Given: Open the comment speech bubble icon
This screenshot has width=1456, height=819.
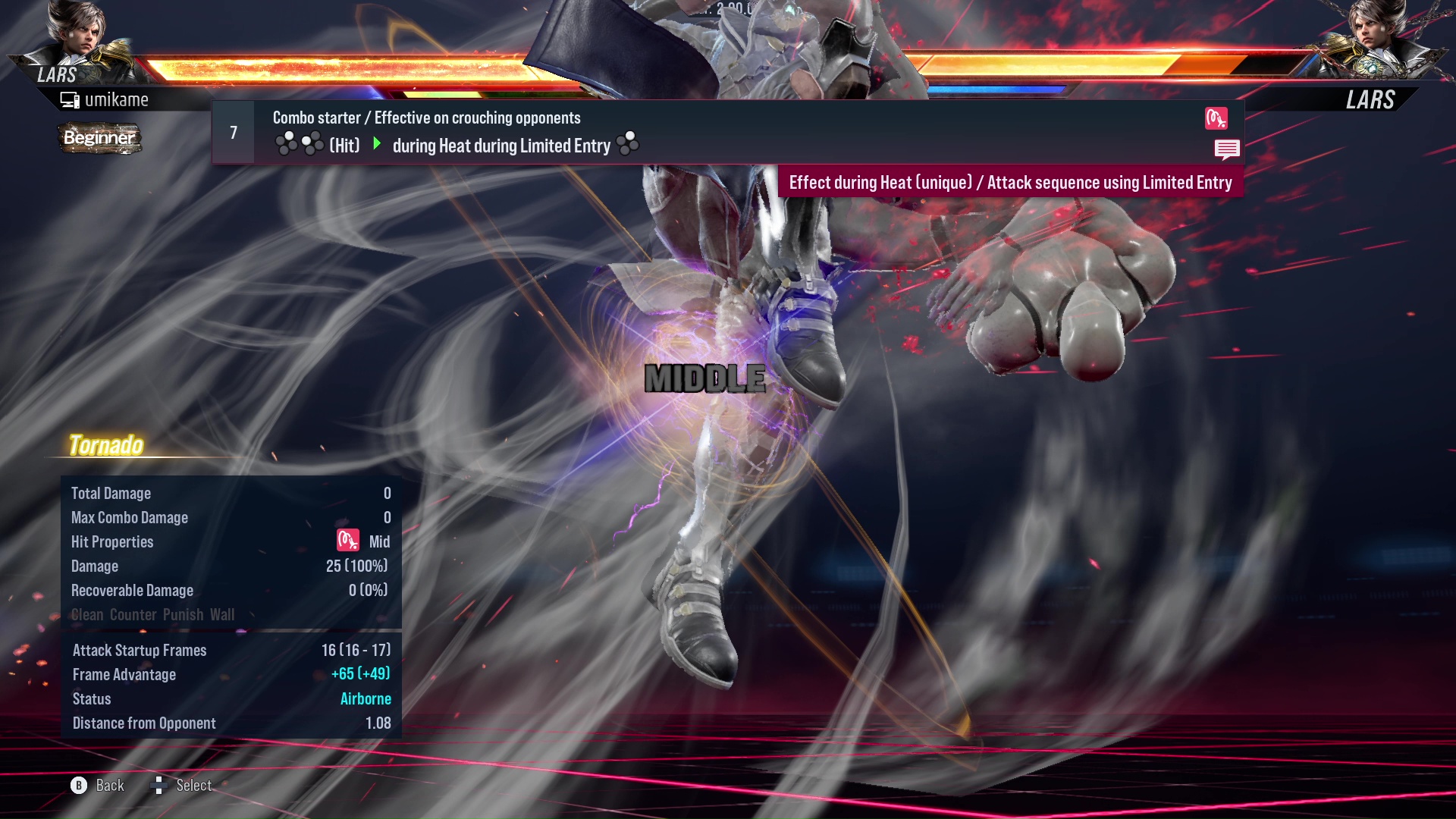Looking at the screenshot, I should coord(1227,149).
